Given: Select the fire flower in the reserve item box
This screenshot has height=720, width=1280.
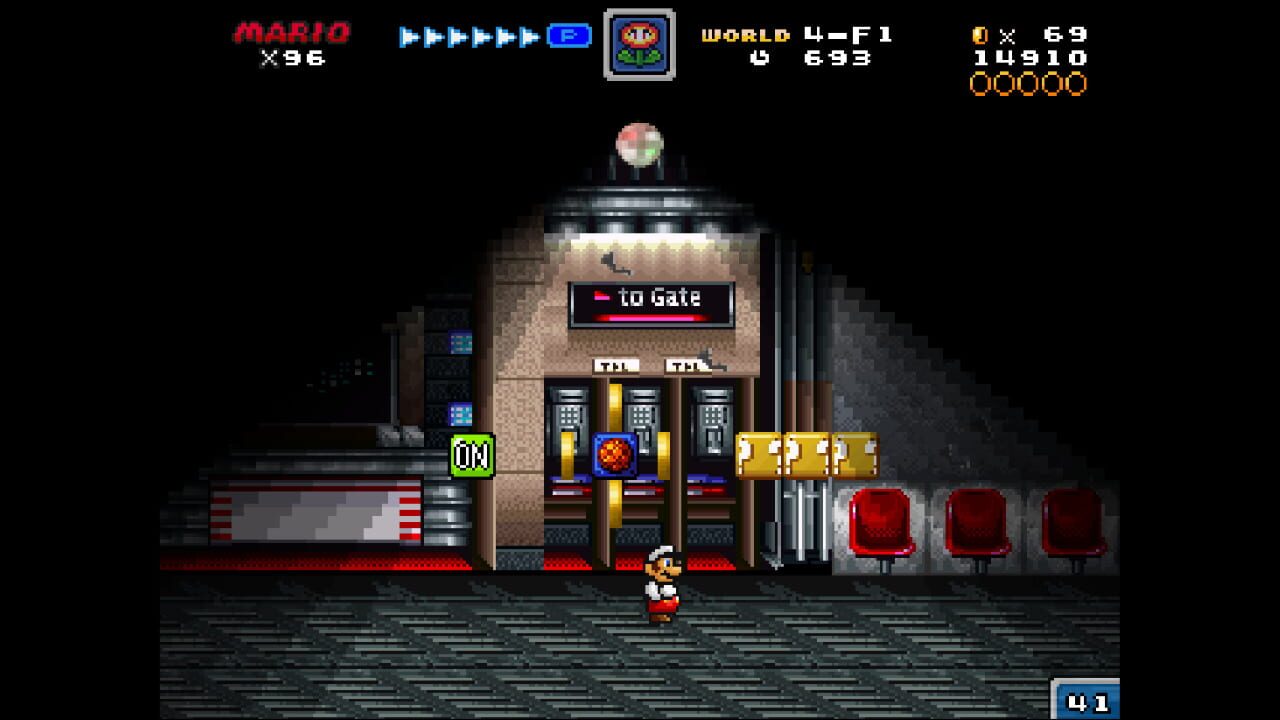Looking at the screenshot, I should pos(640,42).
